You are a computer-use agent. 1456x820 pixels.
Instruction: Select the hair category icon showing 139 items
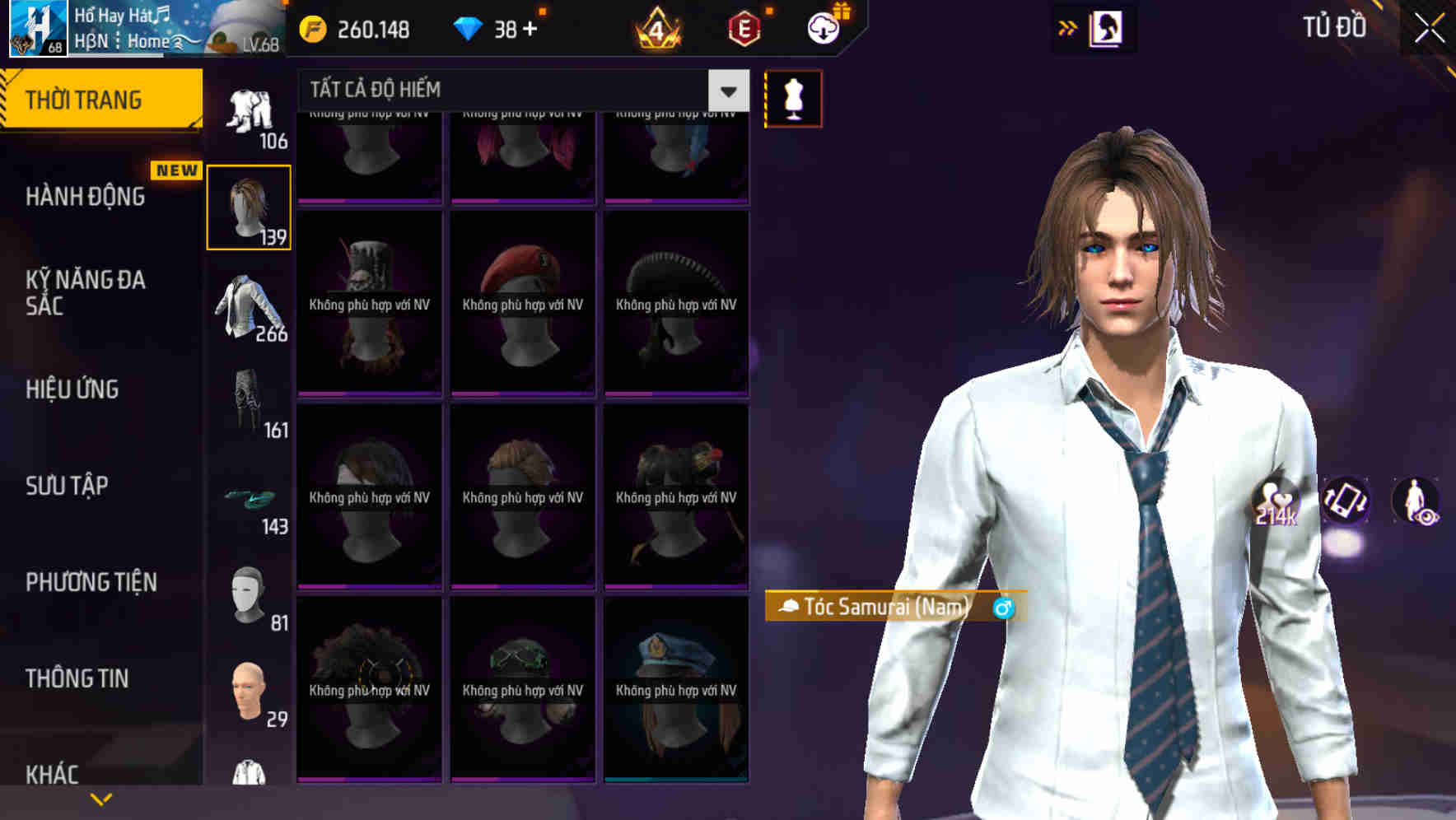248,204
